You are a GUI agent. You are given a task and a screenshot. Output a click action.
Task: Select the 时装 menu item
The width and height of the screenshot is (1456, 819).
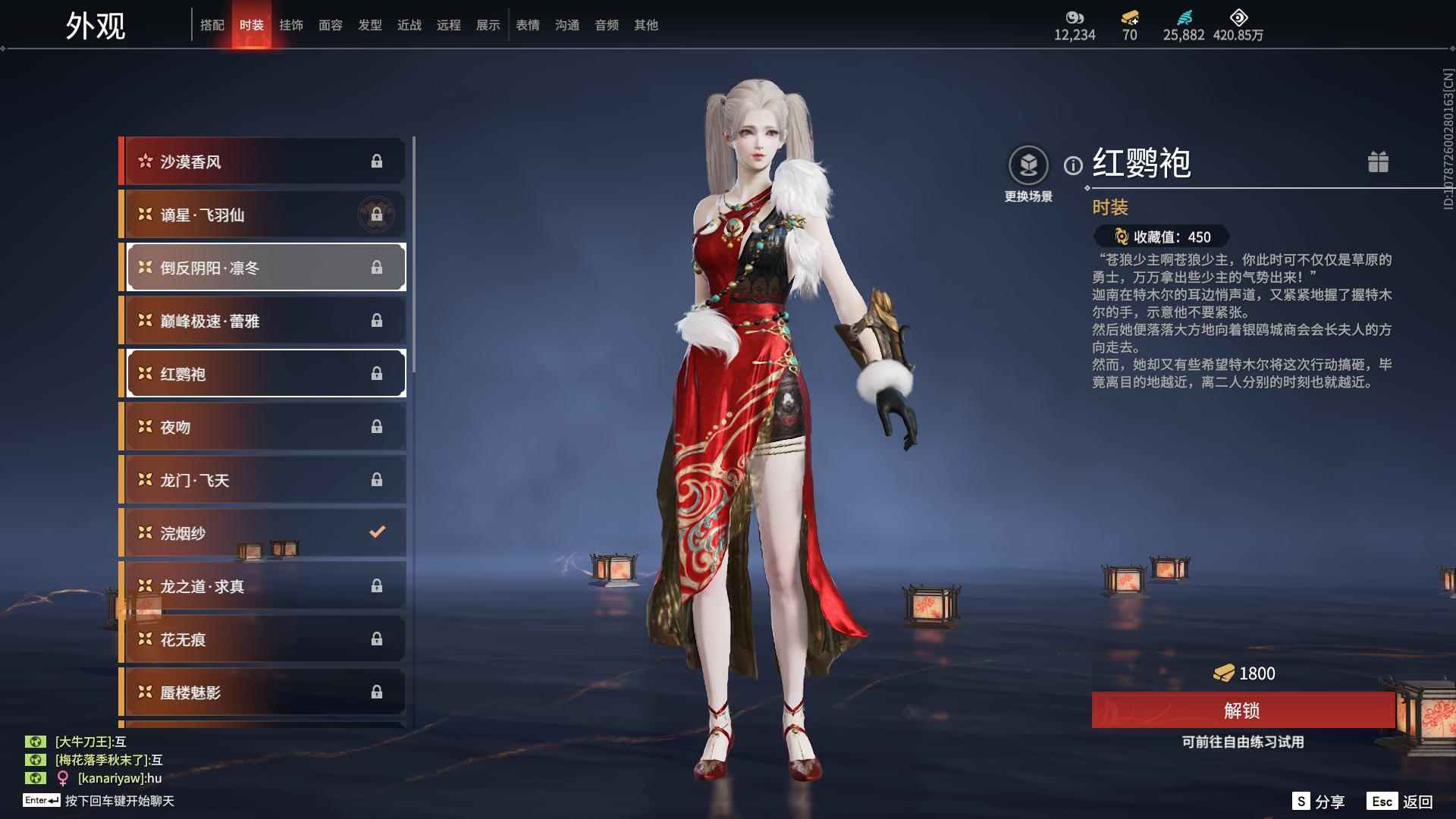coord(252,25)
